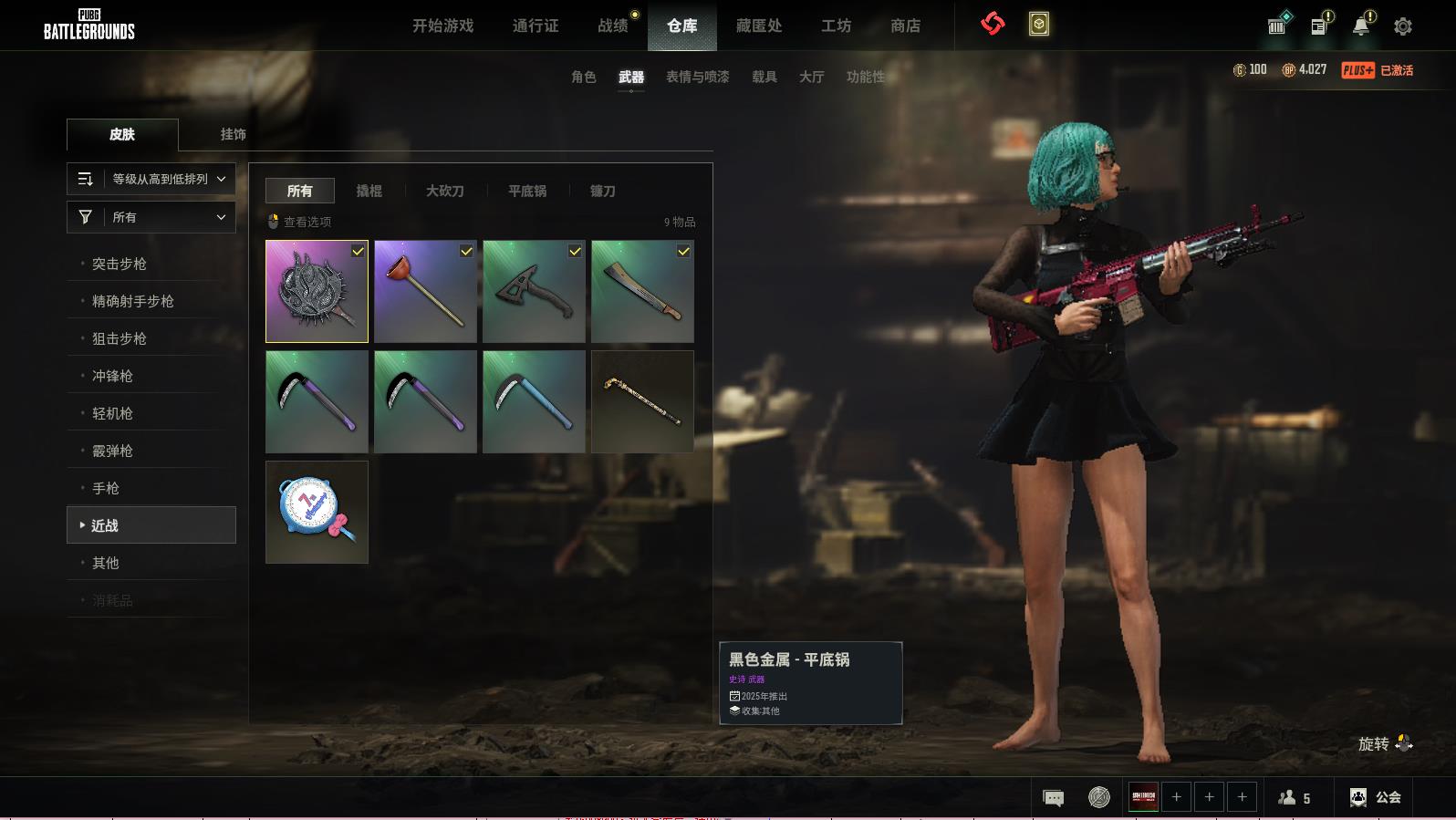Choose the machete skin thumbnail

pyautogui.click(x=642, y=291)
